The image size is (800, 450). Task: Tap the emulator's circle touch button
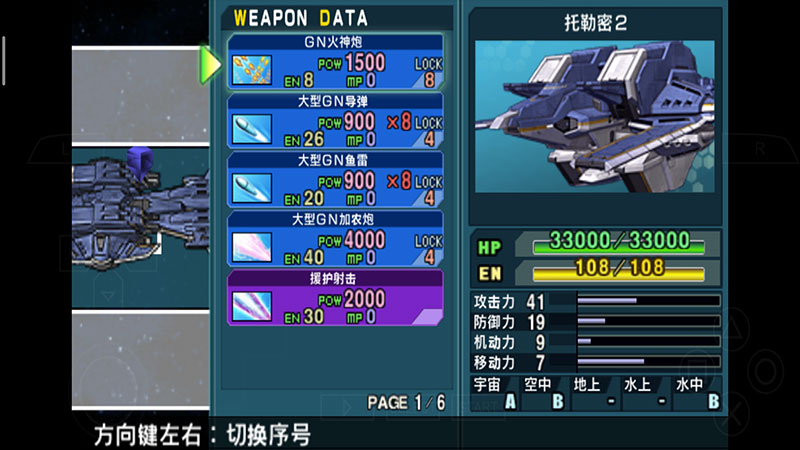(x=768, y=368)
